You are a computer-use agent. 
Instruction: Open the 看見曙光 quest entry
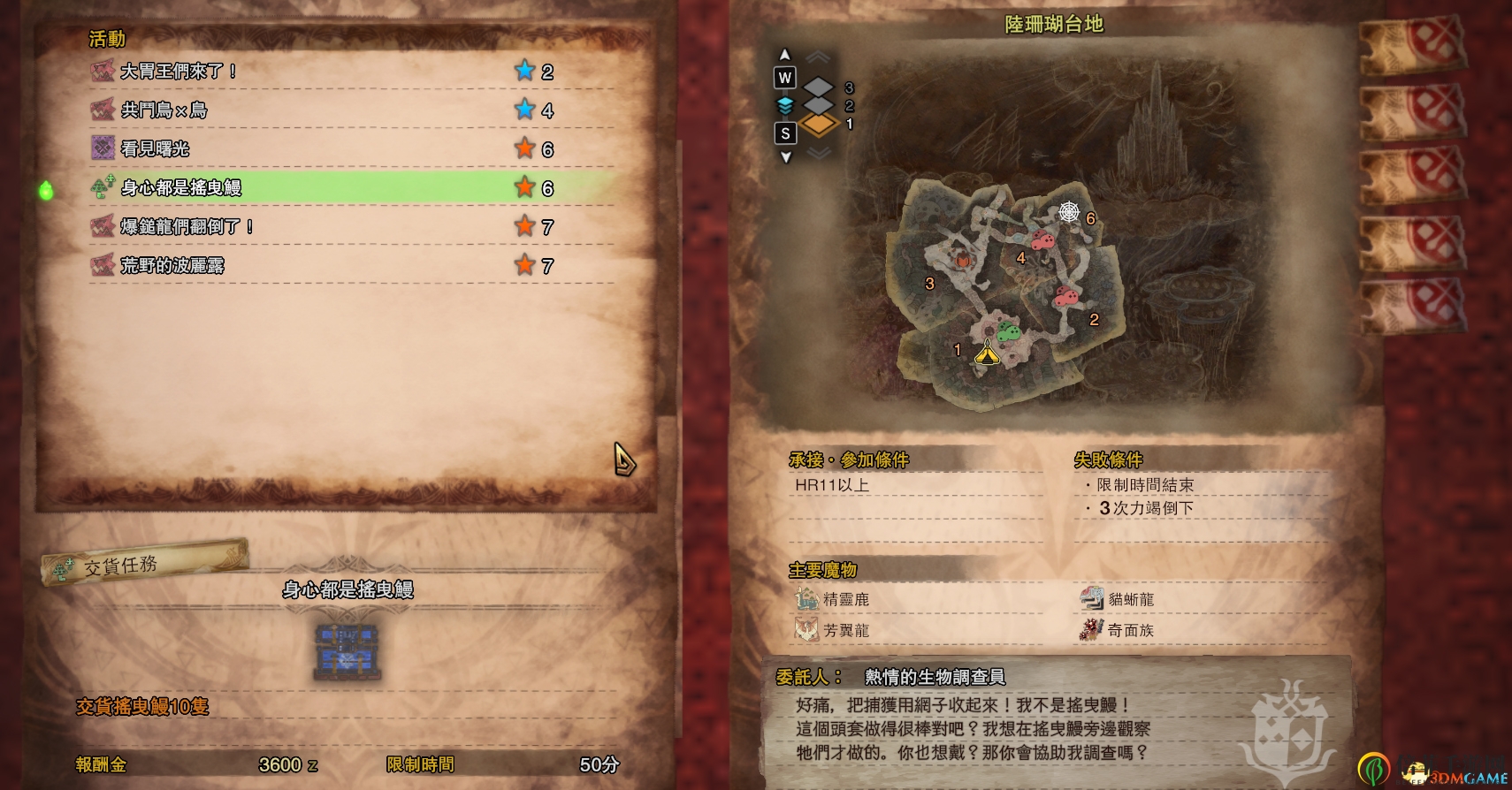[x=156, y=149]
